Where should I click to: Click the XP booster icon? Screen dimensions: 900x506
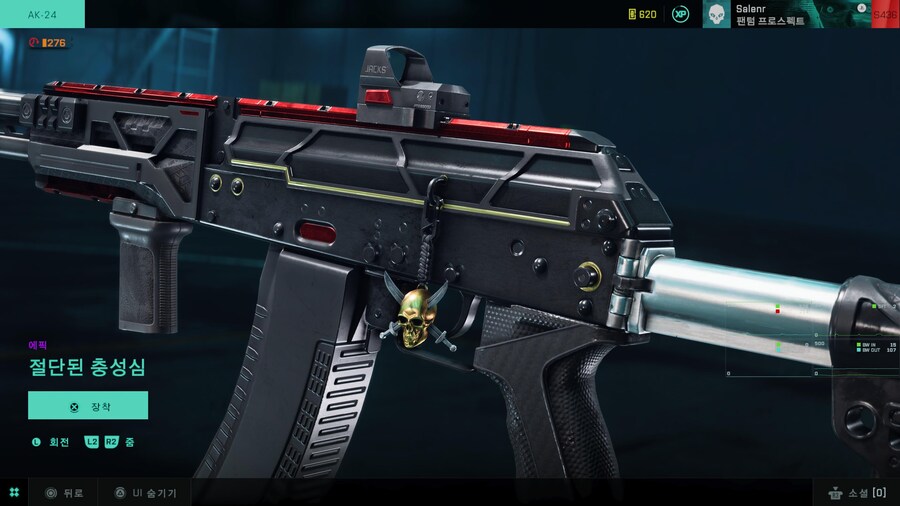681,14
